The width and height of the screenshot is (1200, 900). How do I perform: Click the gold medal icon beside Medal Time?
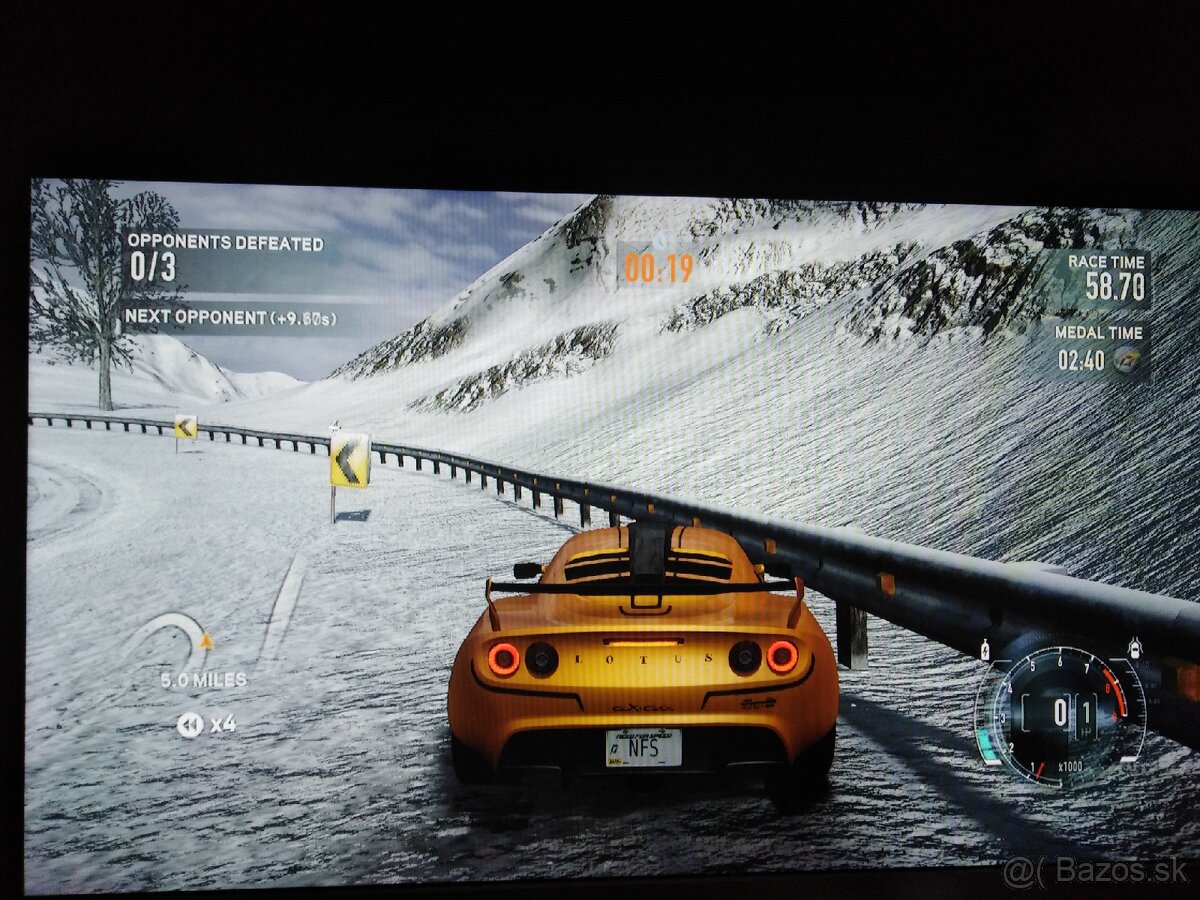pyautogui.click(x=1127, y=360)
